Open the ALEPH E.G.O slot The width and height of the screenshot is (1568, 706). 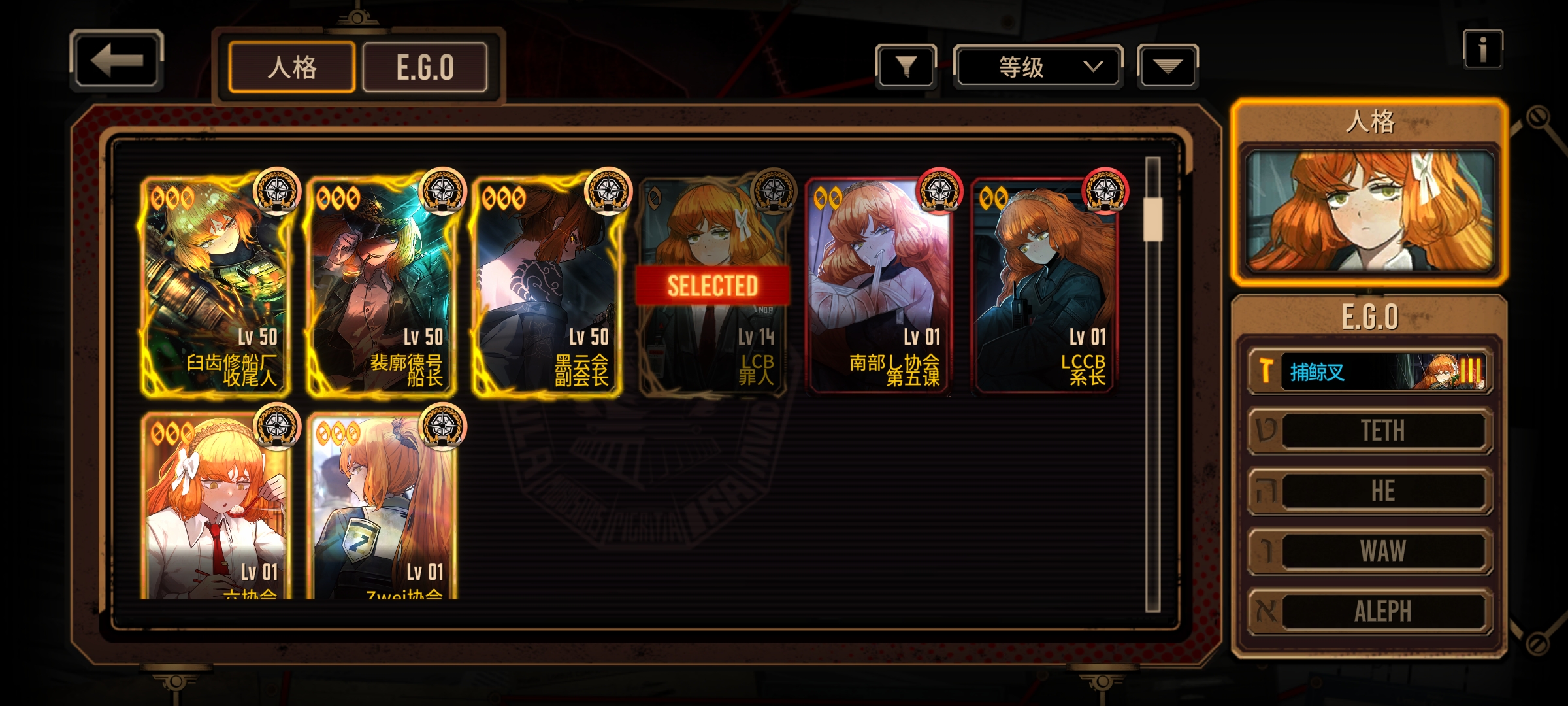pos(1370,611)
